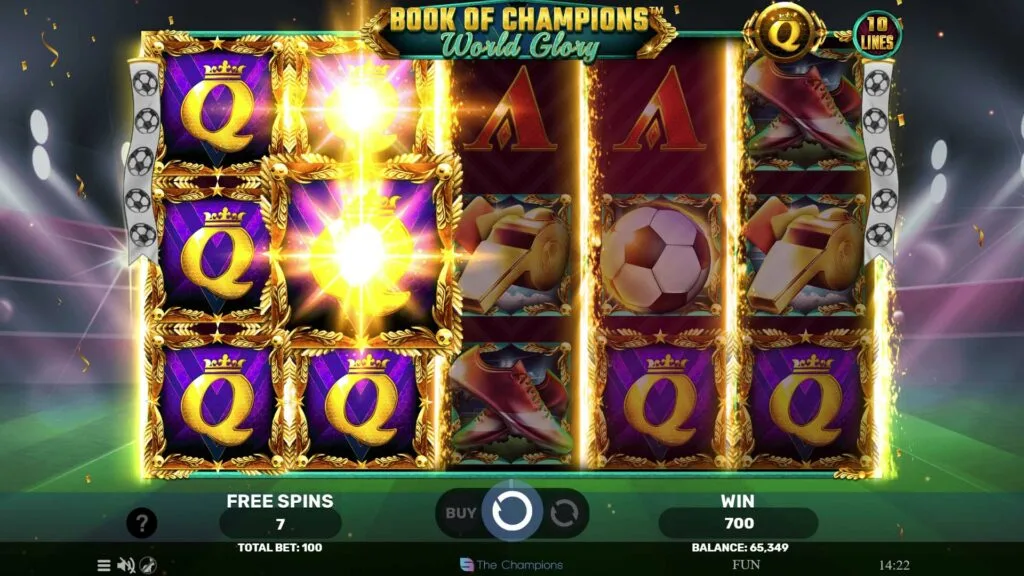
Task: Open the help question mark
Action: (142, 522)
